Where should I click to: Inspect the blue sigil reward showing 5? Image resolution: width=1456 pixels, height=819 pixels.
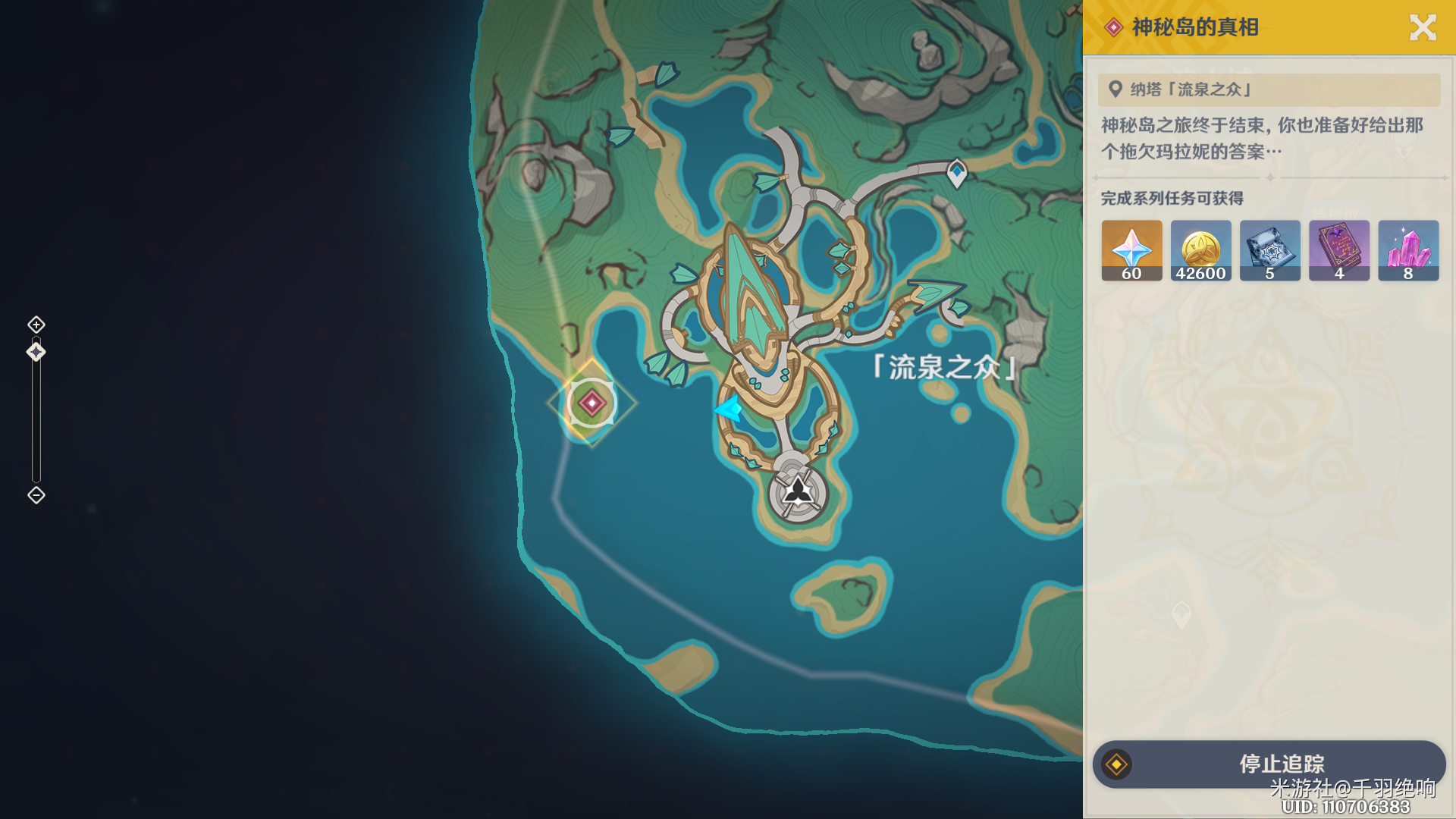click(x=1269, y=250)
